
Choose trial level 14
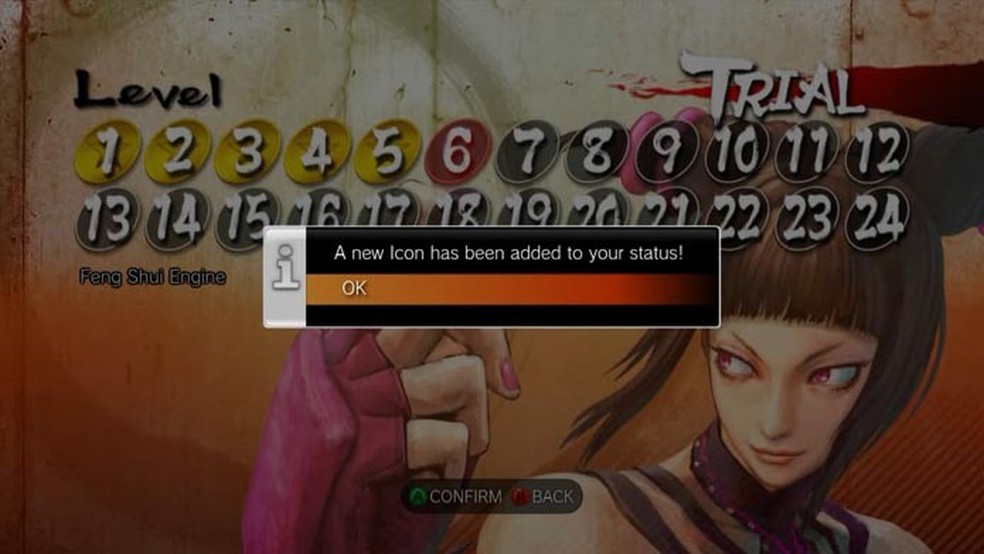[177, 217]
